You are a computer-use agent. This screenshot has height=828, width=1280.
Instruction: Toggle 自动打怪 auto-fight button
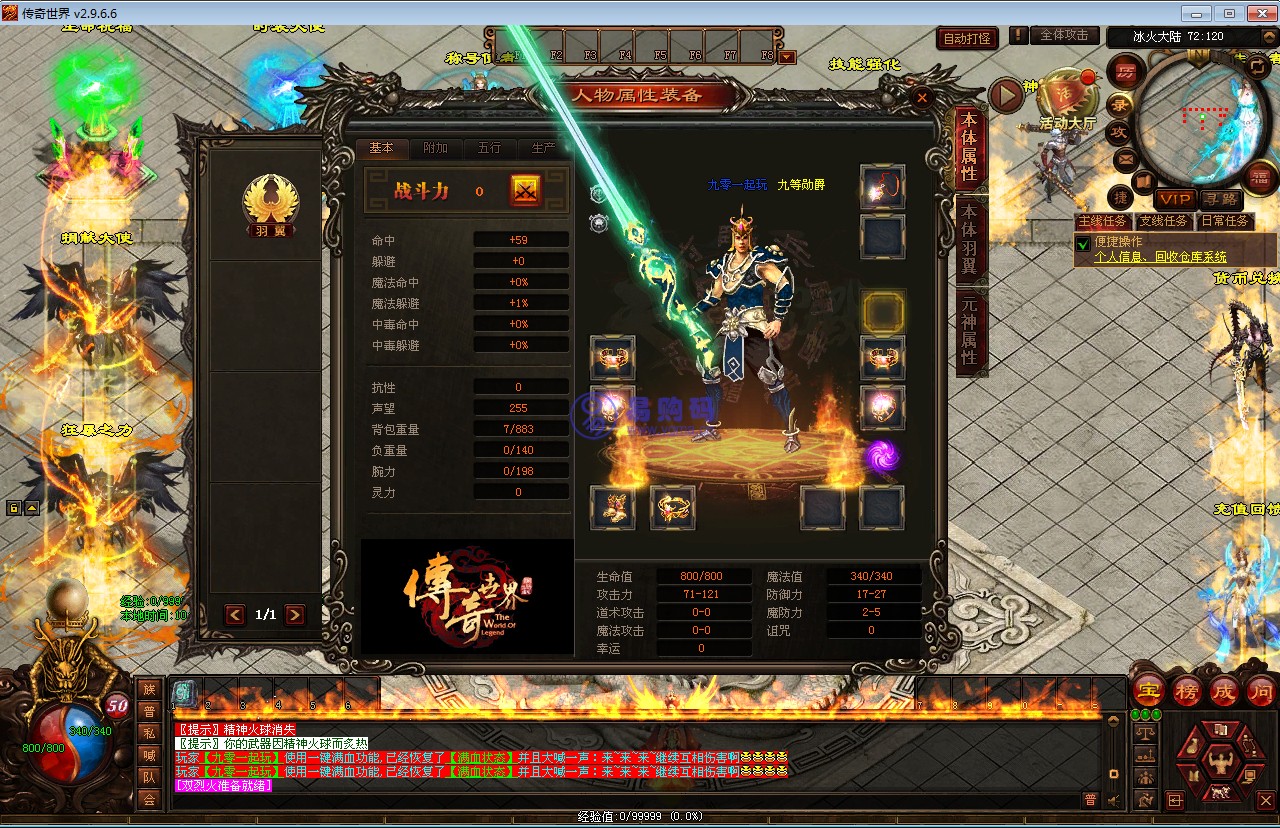click(968, 38)
